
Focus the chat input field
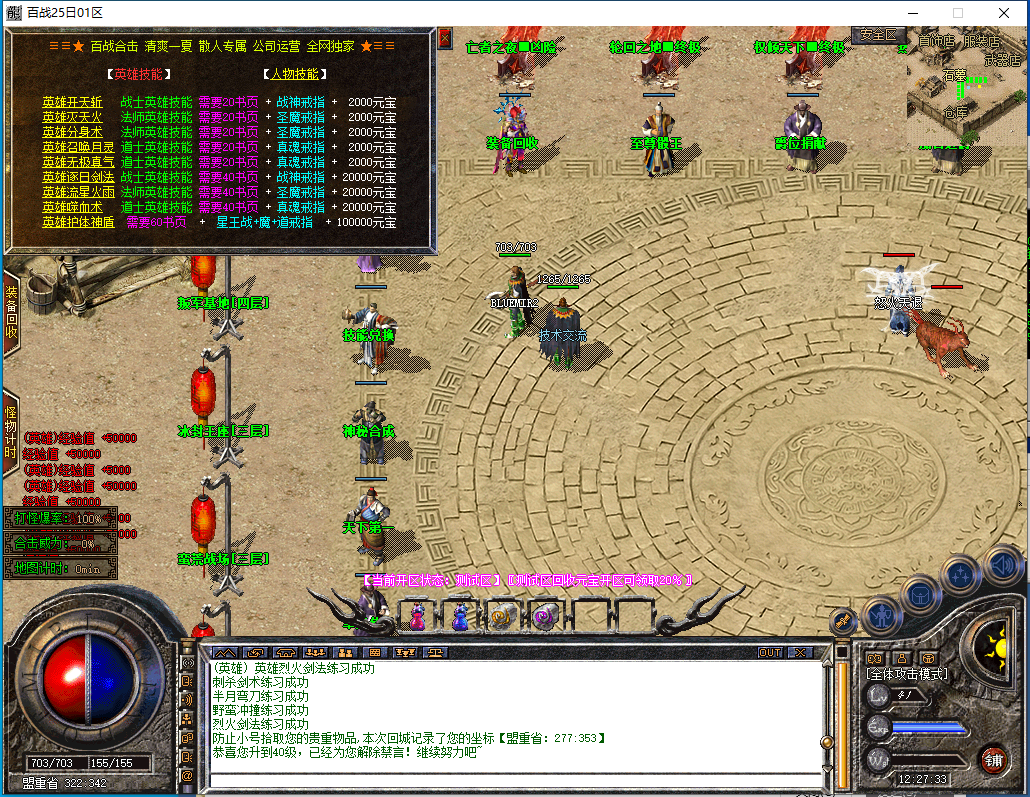click(x=510, y=778)
